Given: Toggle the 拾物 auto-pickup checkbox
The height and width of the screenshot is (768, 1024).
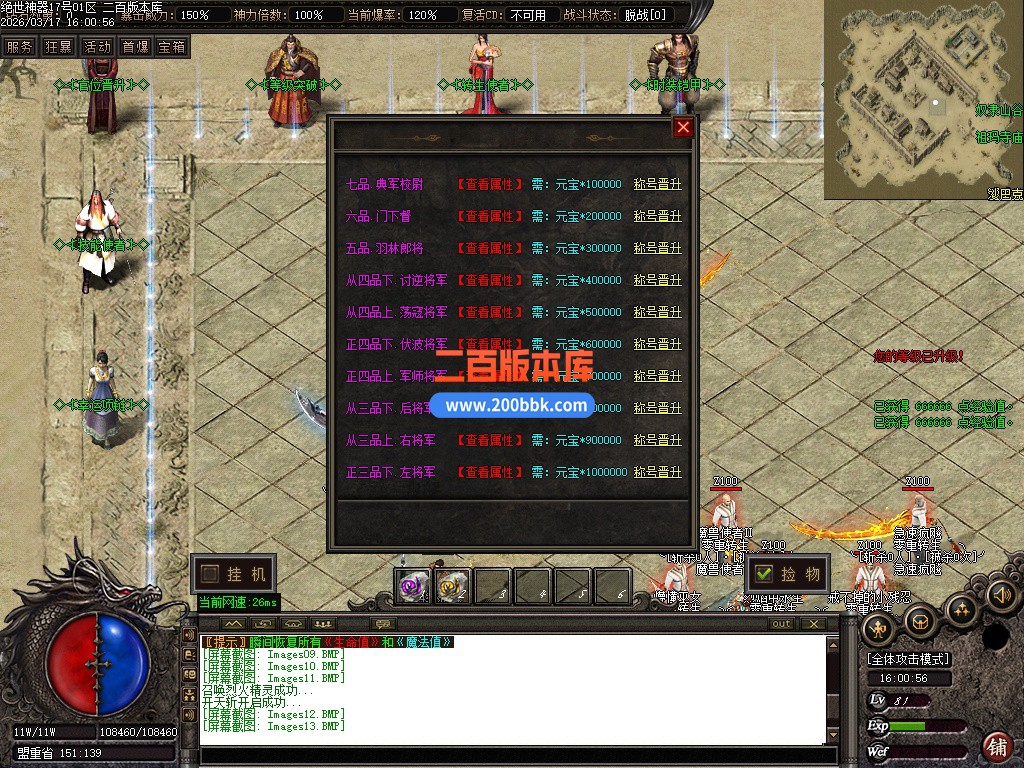Looking at the screenshot, I should tap(764, 574).
